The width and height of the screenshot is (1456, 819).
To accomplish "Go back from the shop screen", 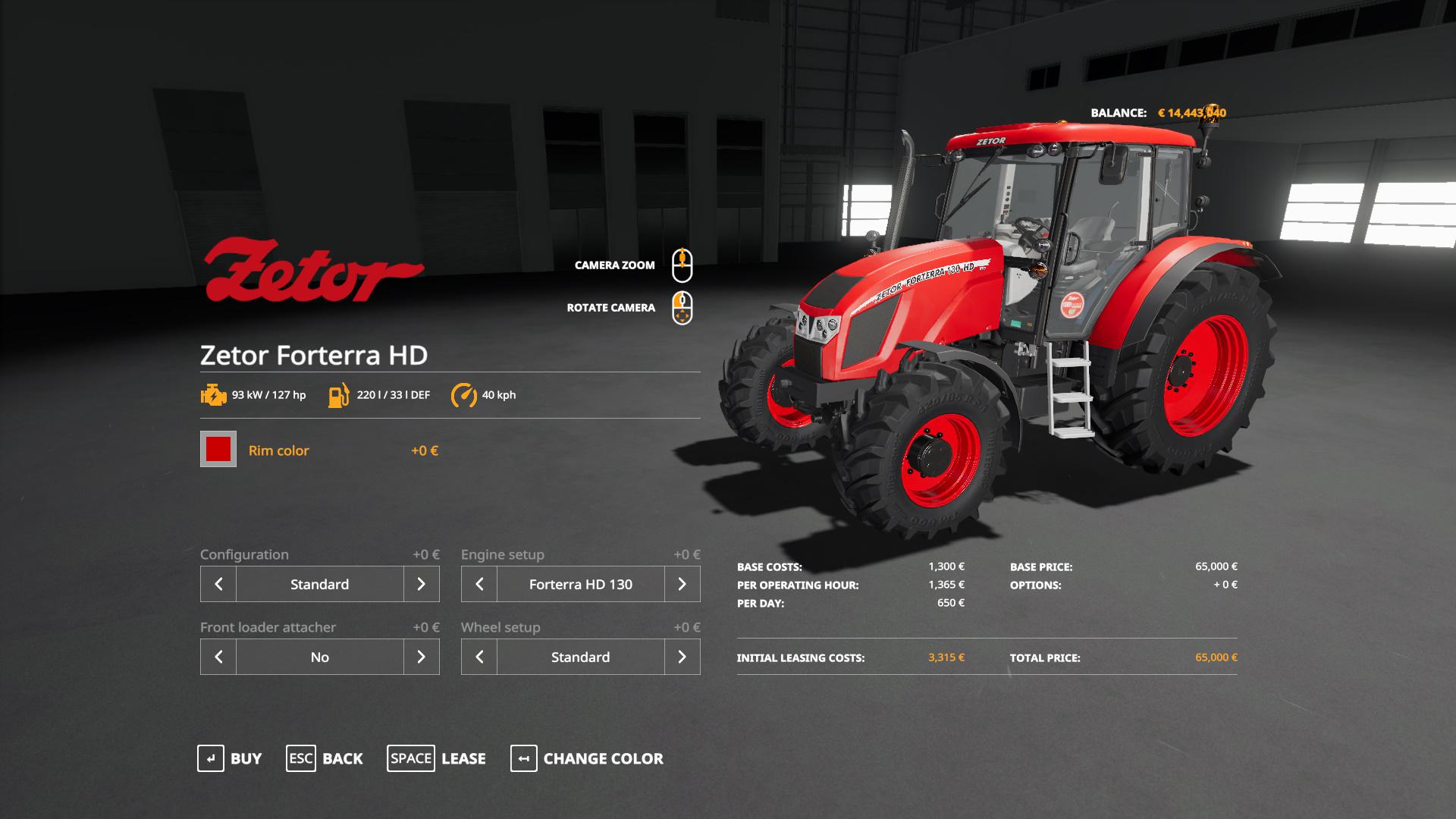I will (x=325, y=758).
